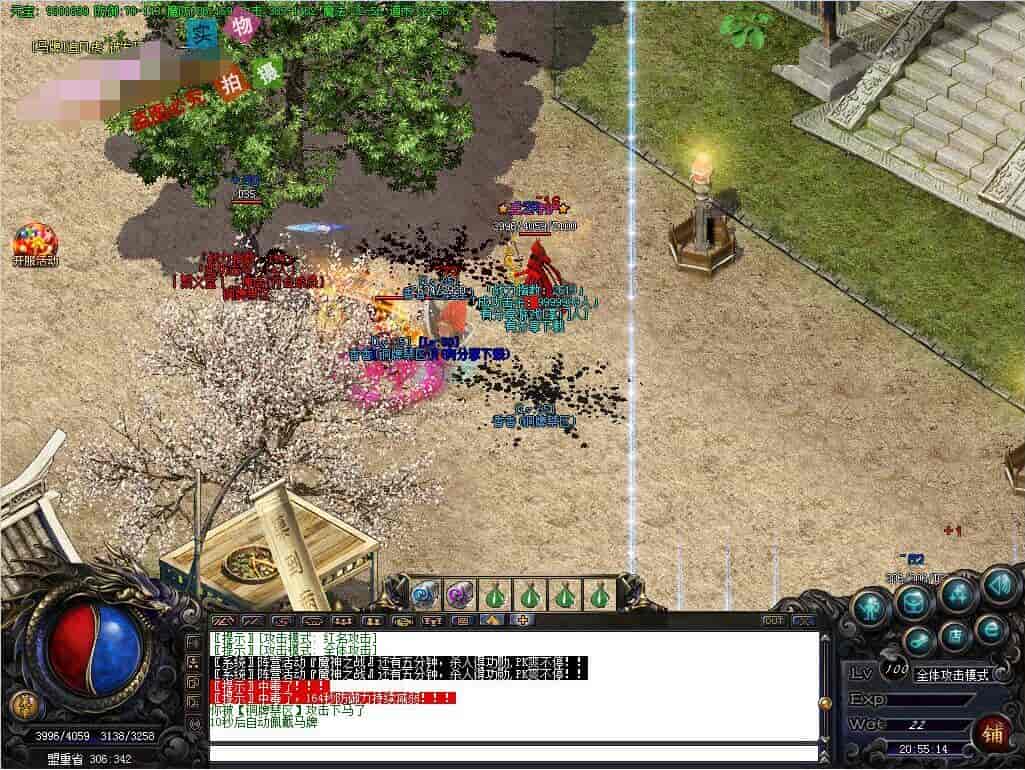This screenshot has width=1025, height=770.
Task: Use the purple spiral scroll in the belt
Action: pyautogui.click(x=459, y=594)
